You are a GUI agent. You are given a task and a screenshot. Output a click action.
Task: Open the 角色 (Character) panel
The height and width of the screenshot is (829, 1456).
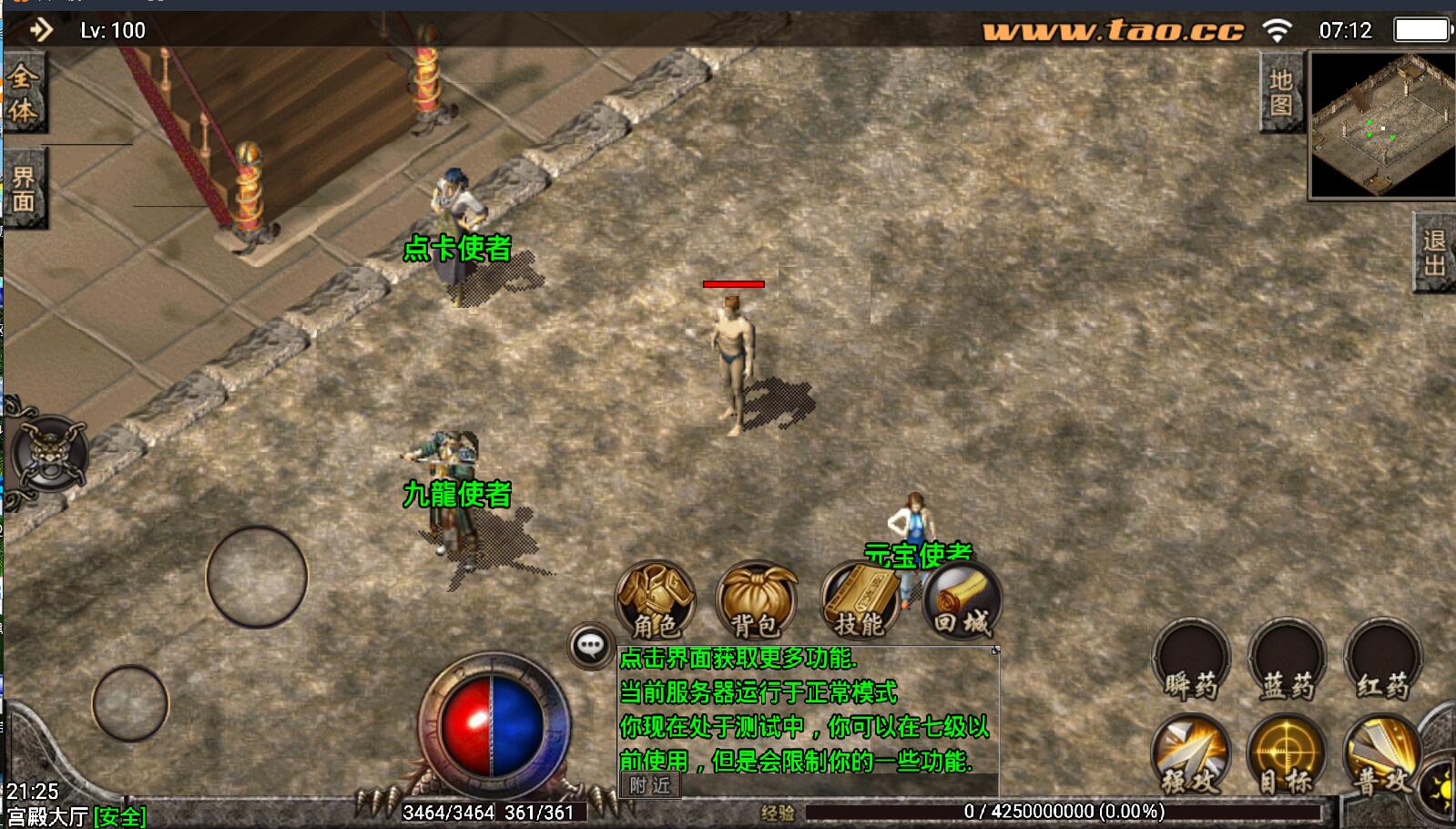656,601
